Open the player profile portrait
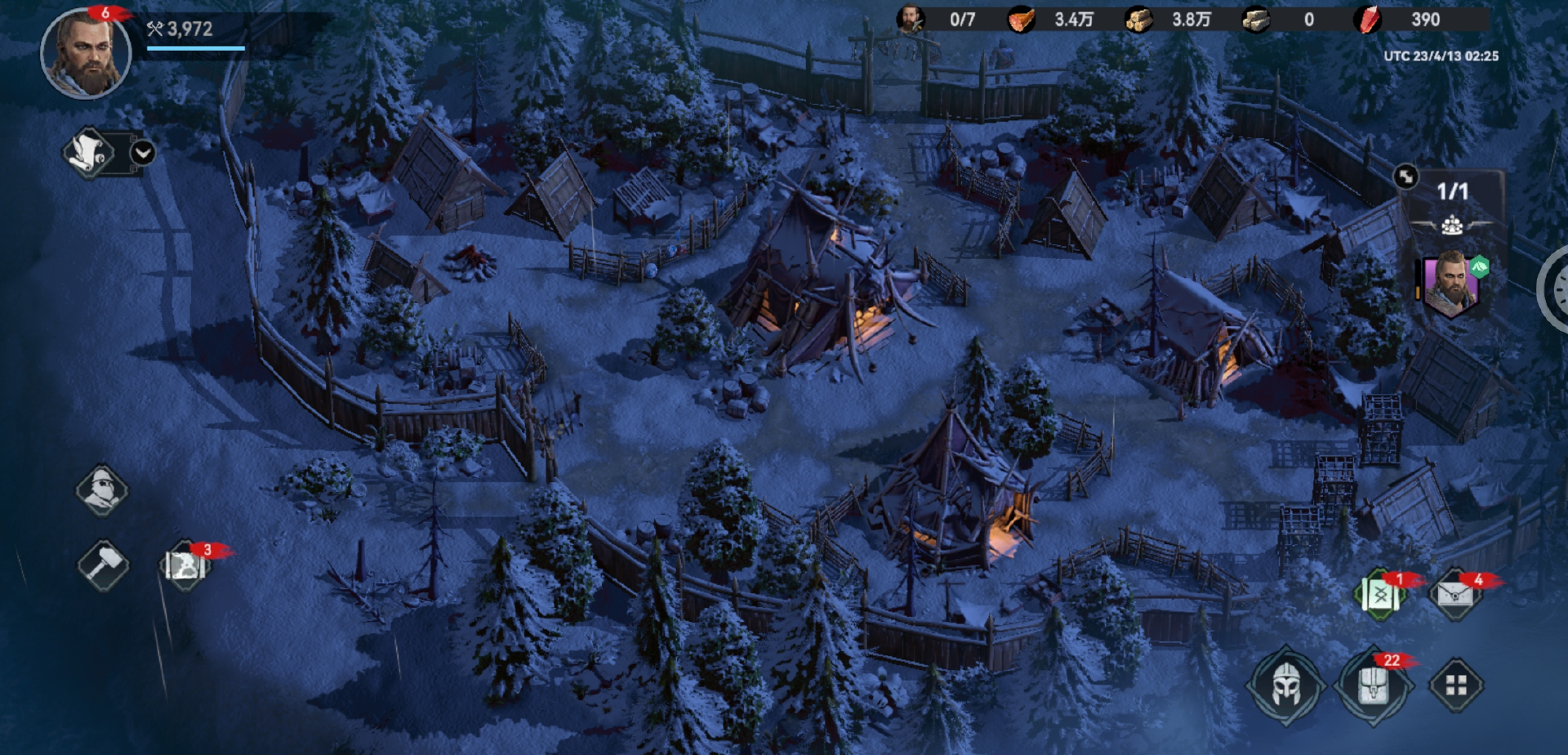Viewport: 1568px width, 755px height. (x=85, y=54)
